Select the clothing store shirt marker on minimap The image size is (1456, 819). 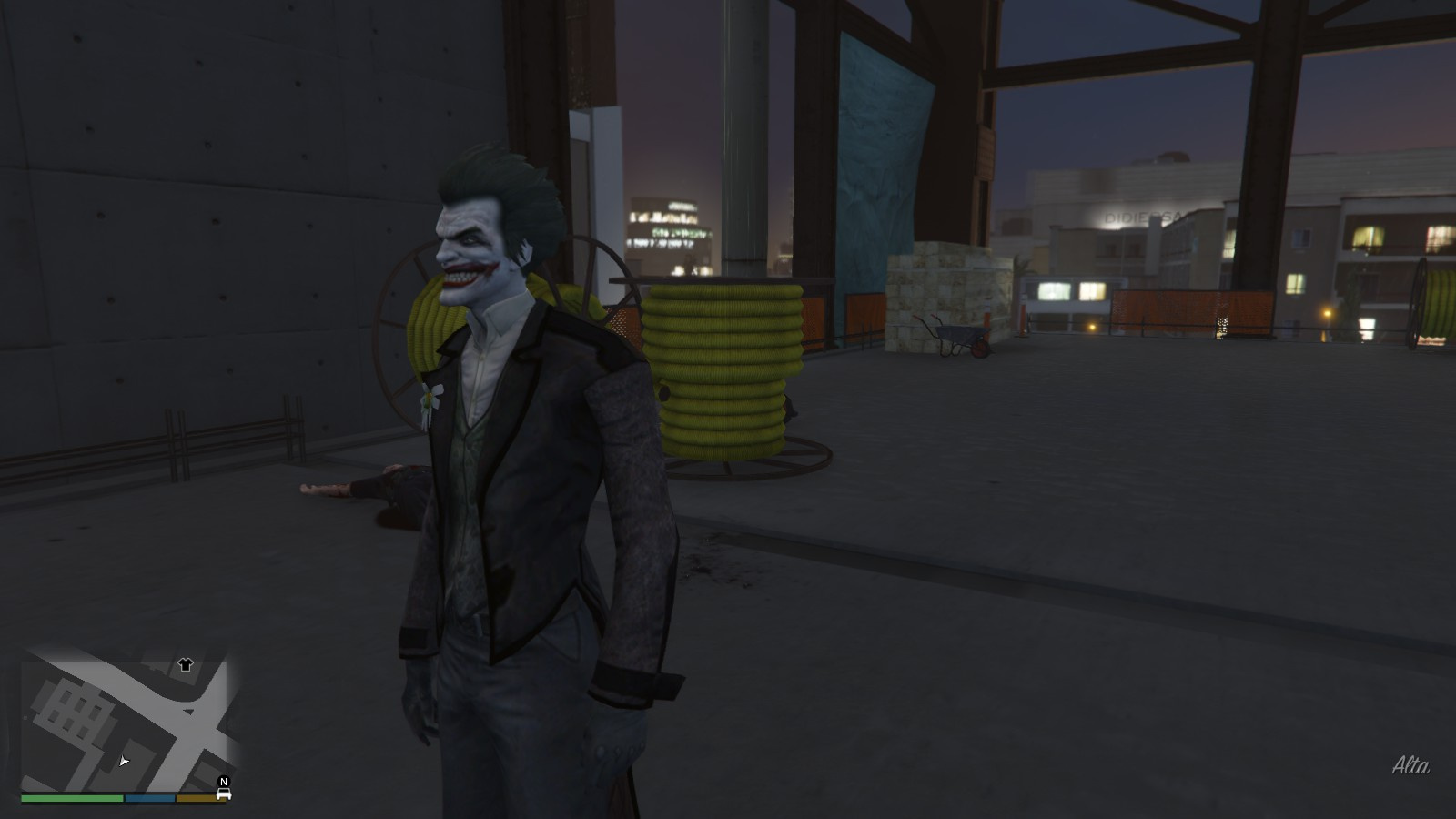click(186, 665)
